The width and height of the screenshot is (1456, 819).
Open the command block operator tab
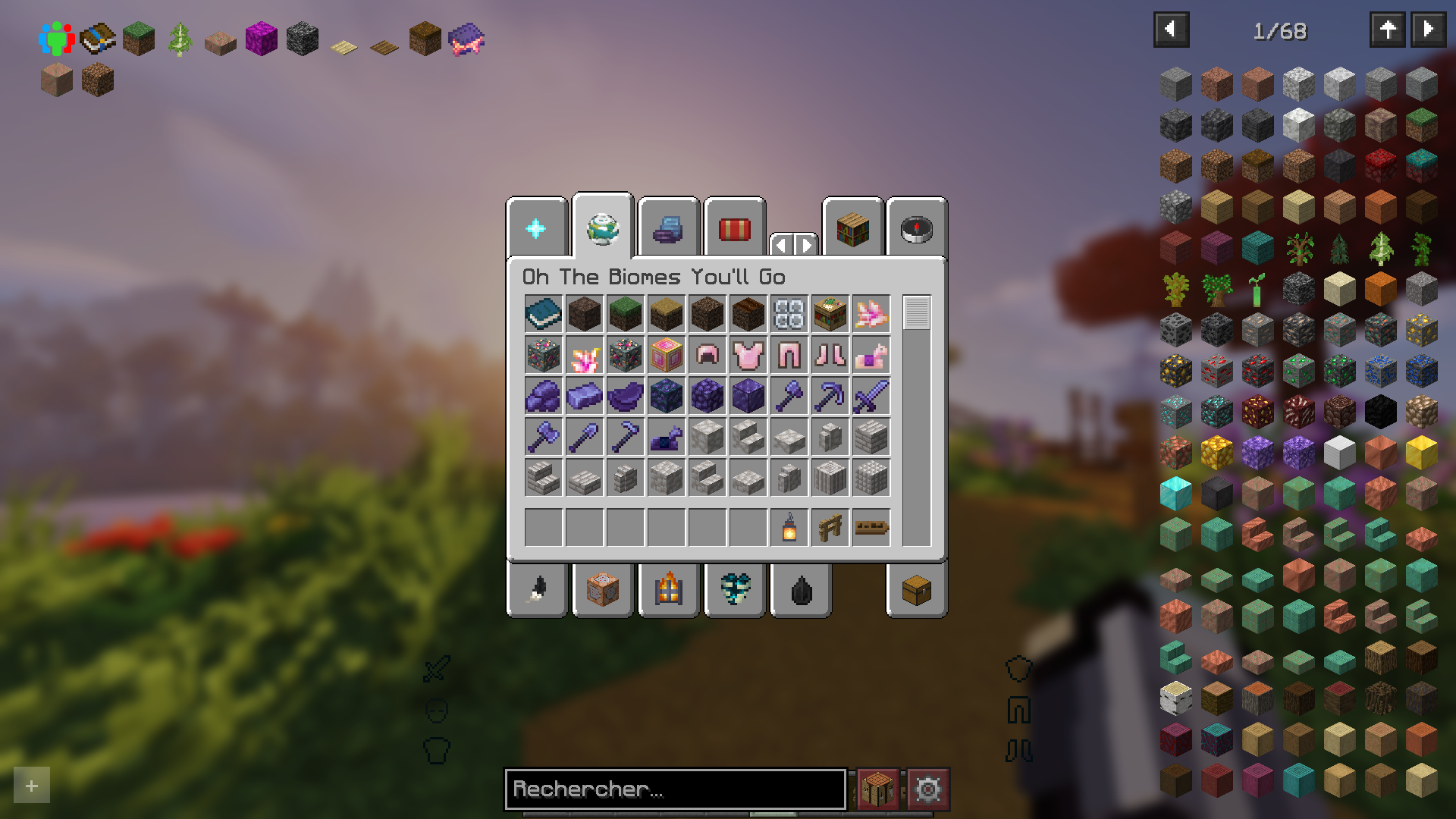point(602,591)
